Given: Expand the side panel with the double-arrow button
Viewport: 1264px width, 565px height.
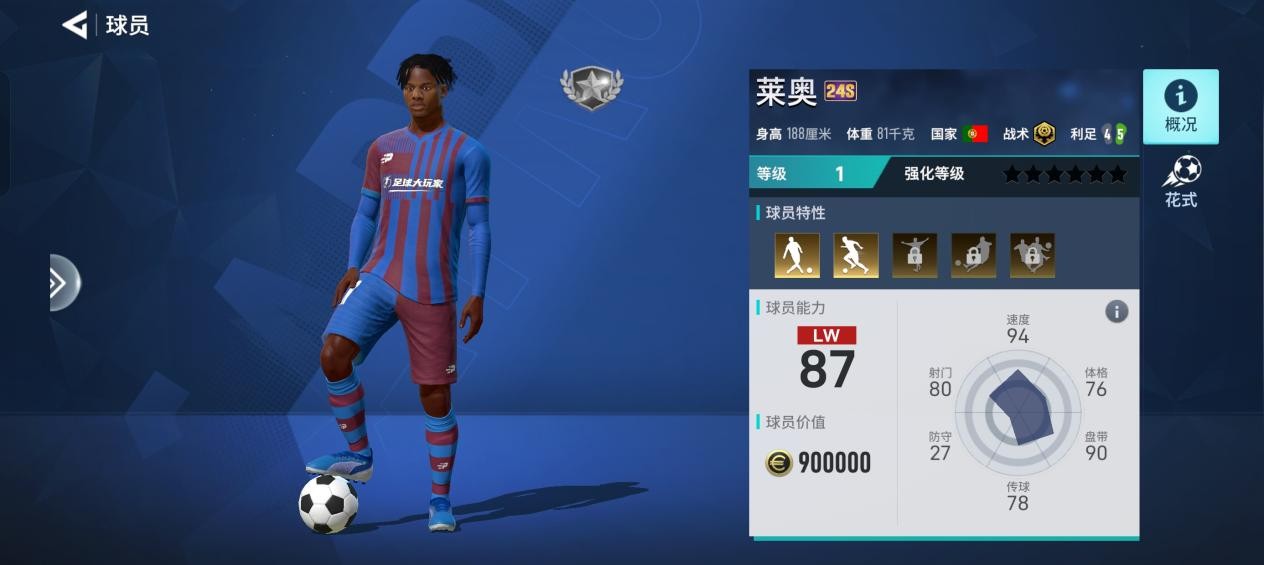Looking at the screenshot, I should (x=61, y=283).
